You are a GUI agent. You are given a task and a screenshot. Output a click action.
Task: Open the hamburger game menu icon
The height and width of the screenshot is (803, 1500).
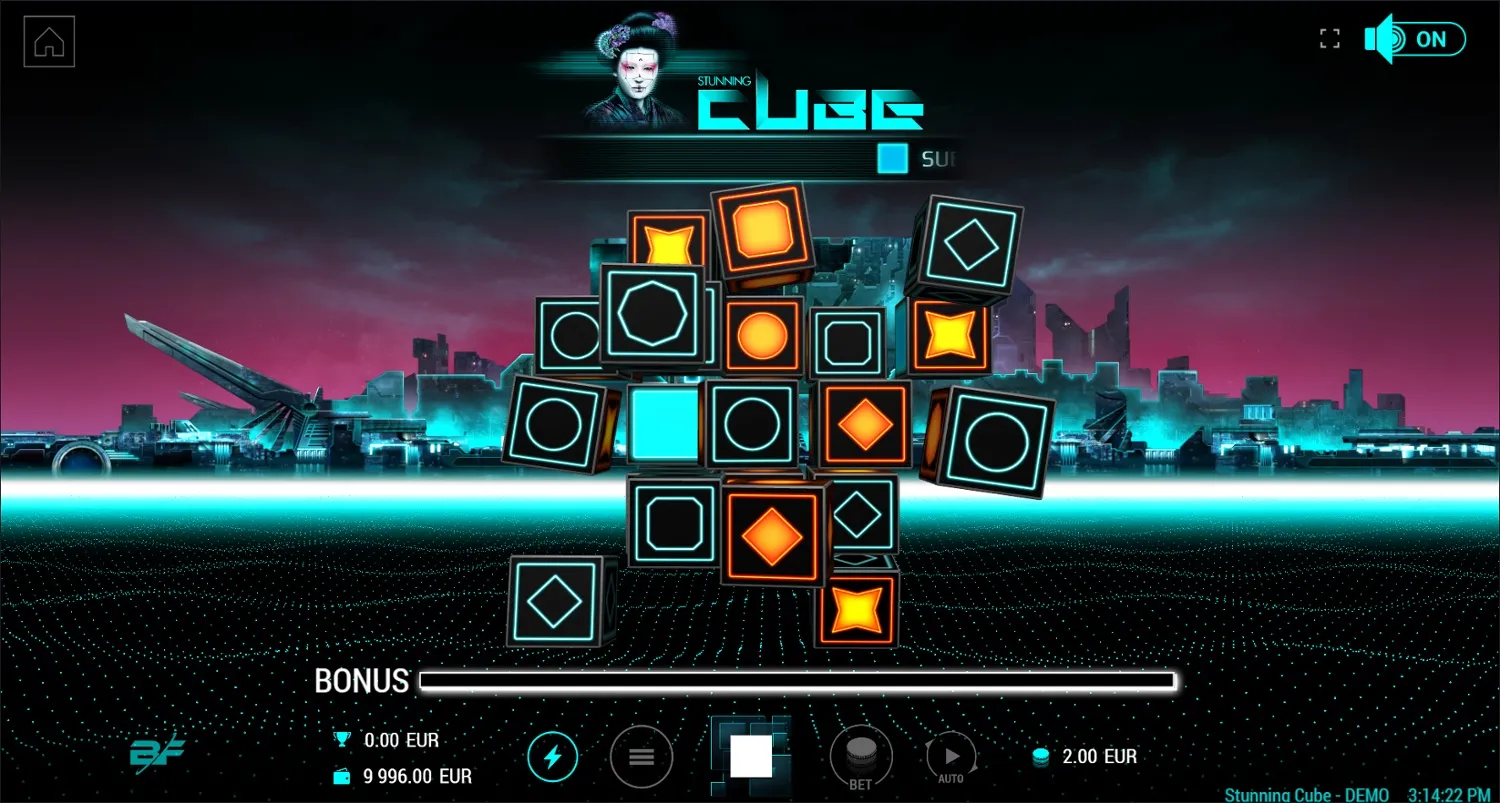(x=641, y=757)
